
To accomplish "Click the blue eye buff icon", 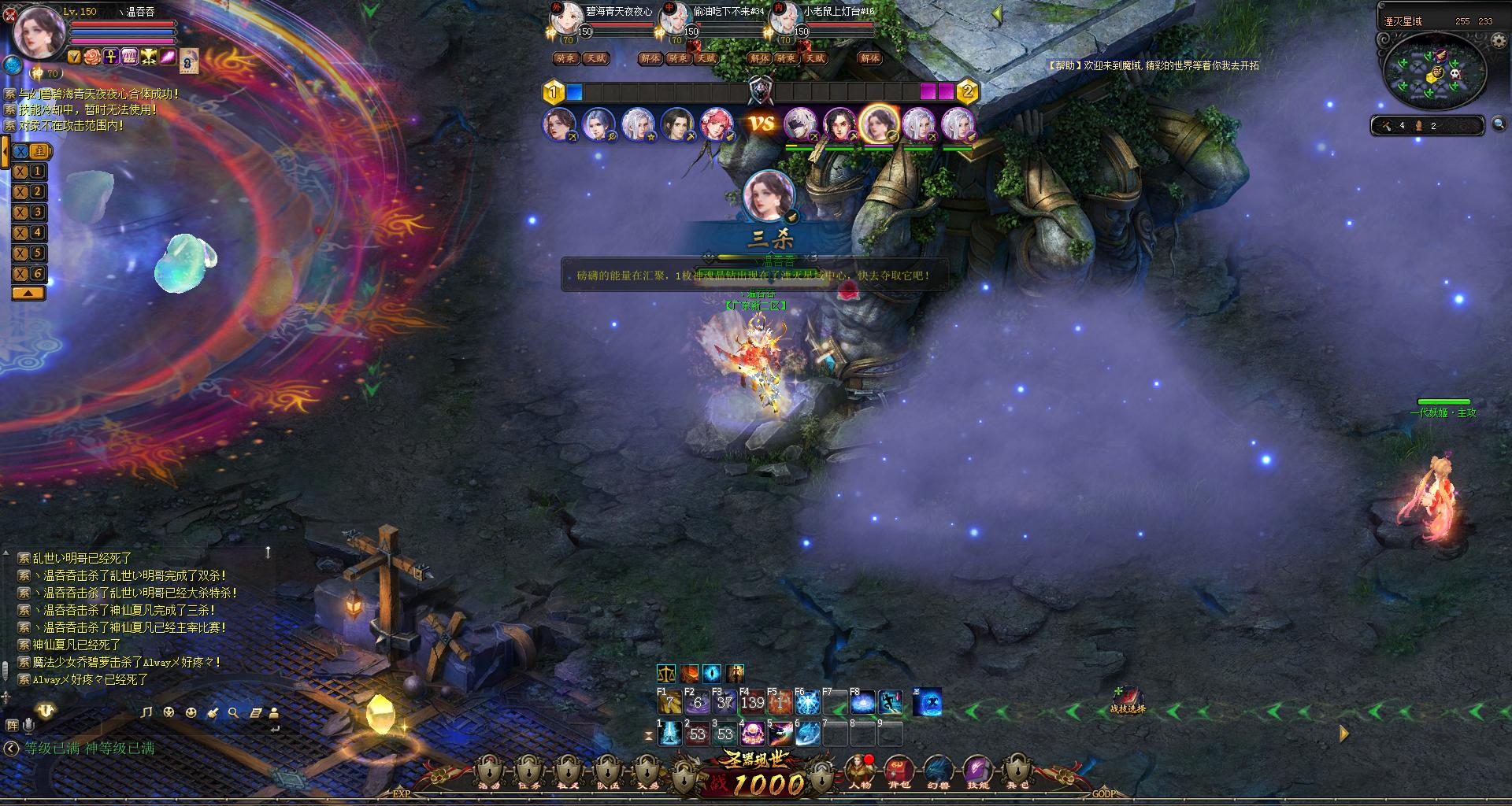I will tap(712, 674).
